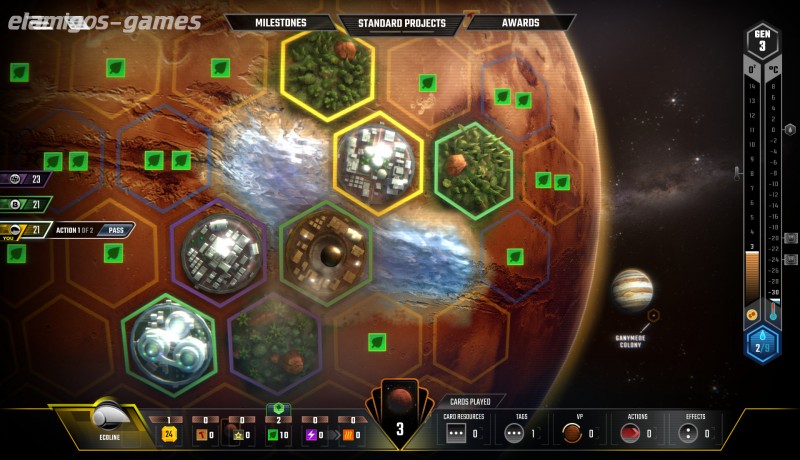View played cards' VP
The image size is (800, 460).
click(574, 432)
